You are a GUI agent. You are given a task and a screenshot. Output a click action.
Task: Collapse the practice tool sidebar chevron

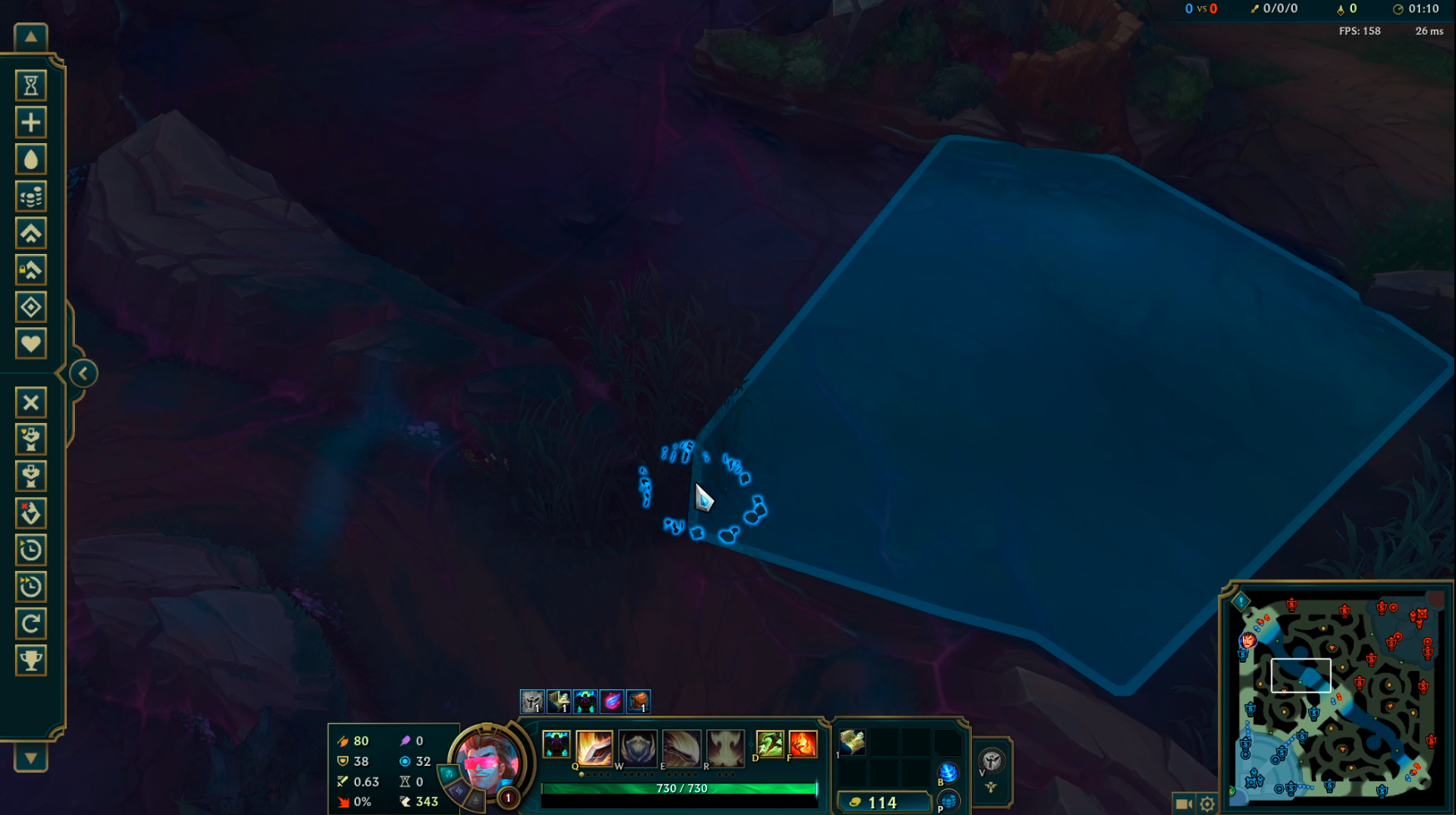point(82,373)
